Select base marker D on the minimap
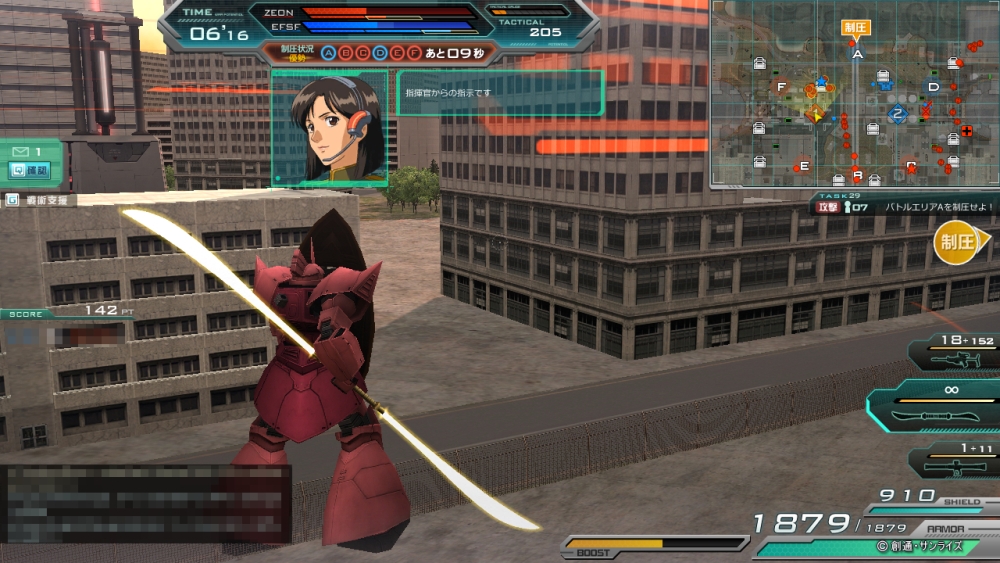 [933, 87]
